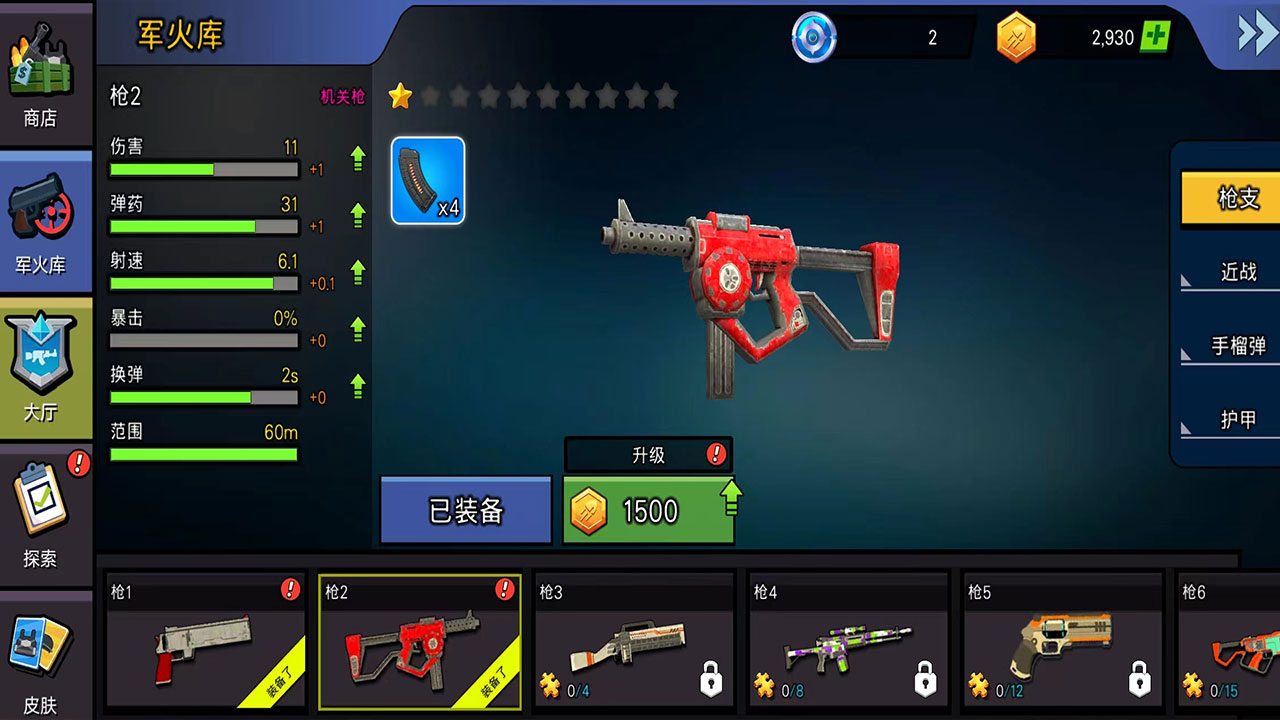The image size is (1280, 720).
Task: Tap the double-arrow button at top right
Action: coord(1256,35)
